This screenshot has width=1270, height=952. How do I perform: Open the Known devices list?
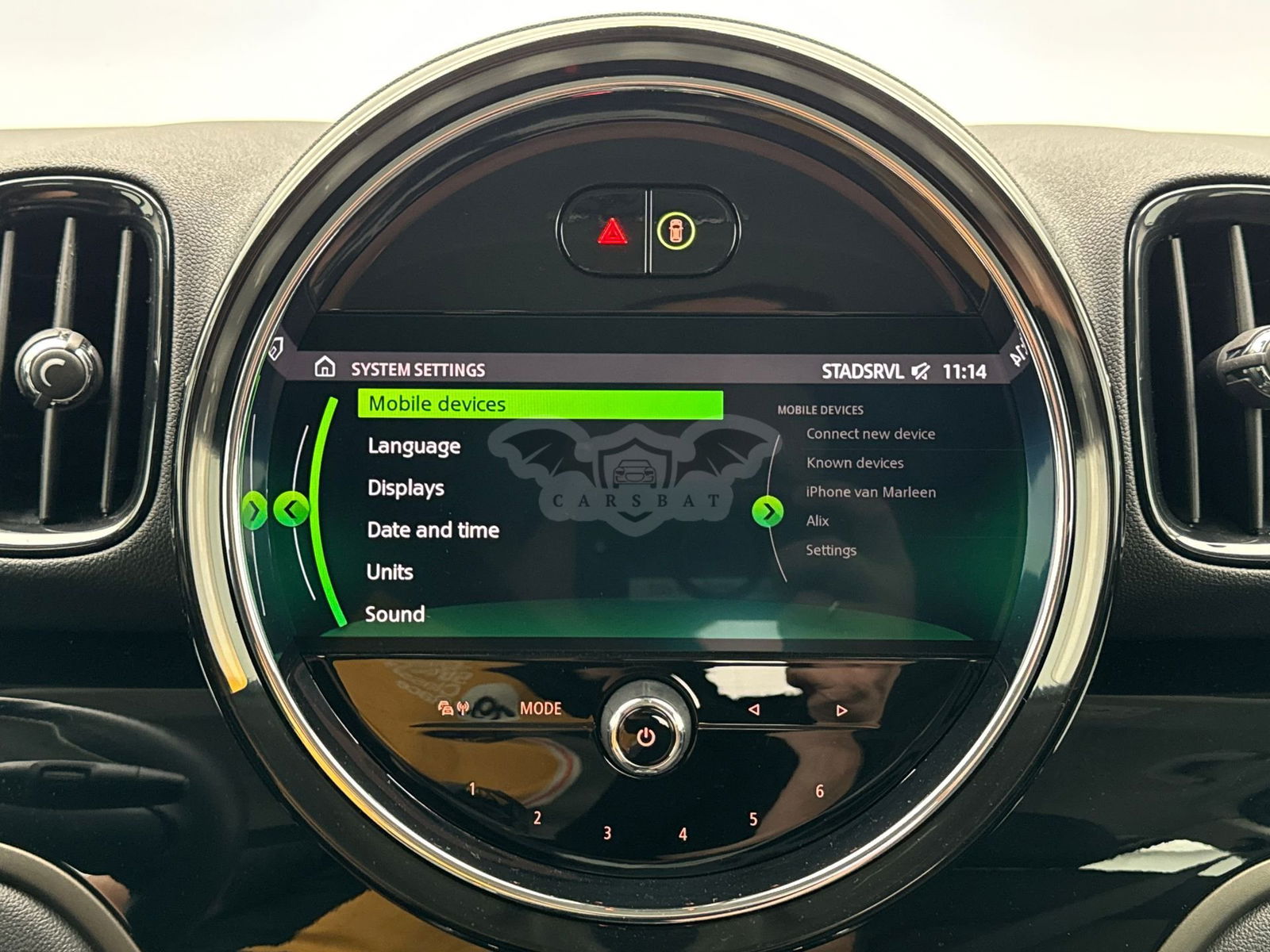(854, 463)
